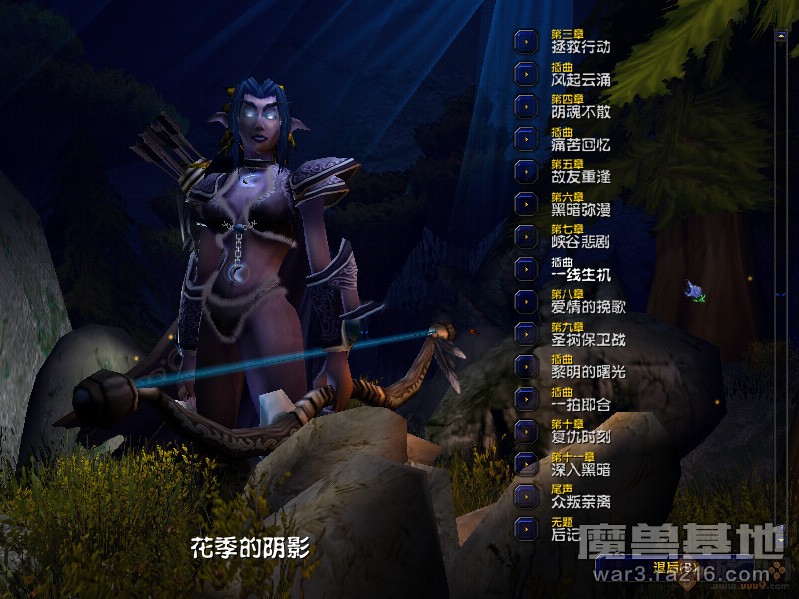
Task: Open the interlude 一线生机
Action: click(x=526, y=268)
